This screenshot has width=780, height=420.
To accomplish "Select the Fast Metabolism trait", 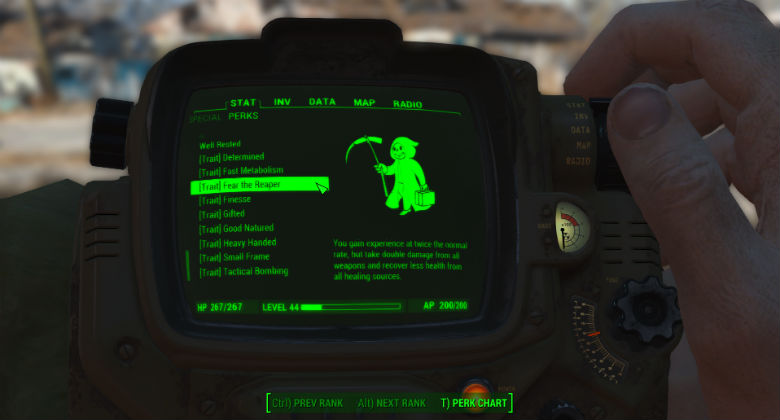I will [238, 171].
